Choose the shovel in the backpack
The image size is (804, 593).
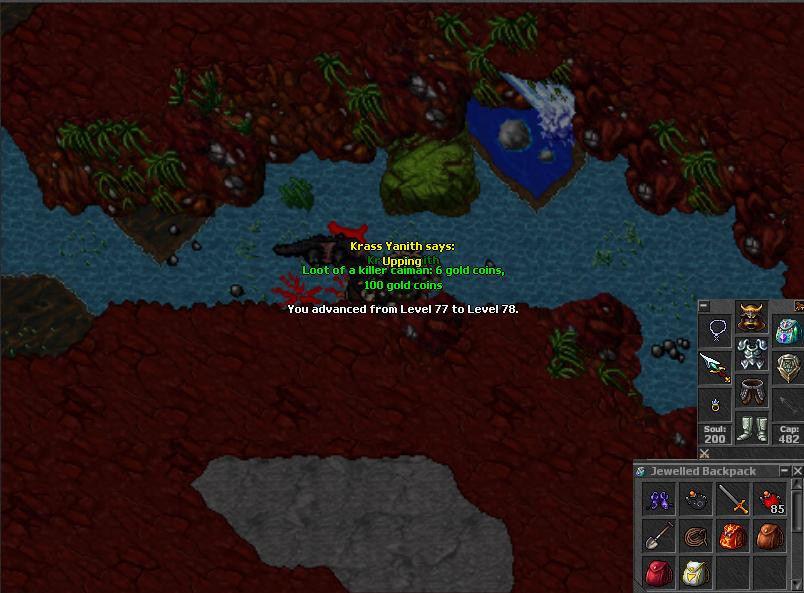658,536
